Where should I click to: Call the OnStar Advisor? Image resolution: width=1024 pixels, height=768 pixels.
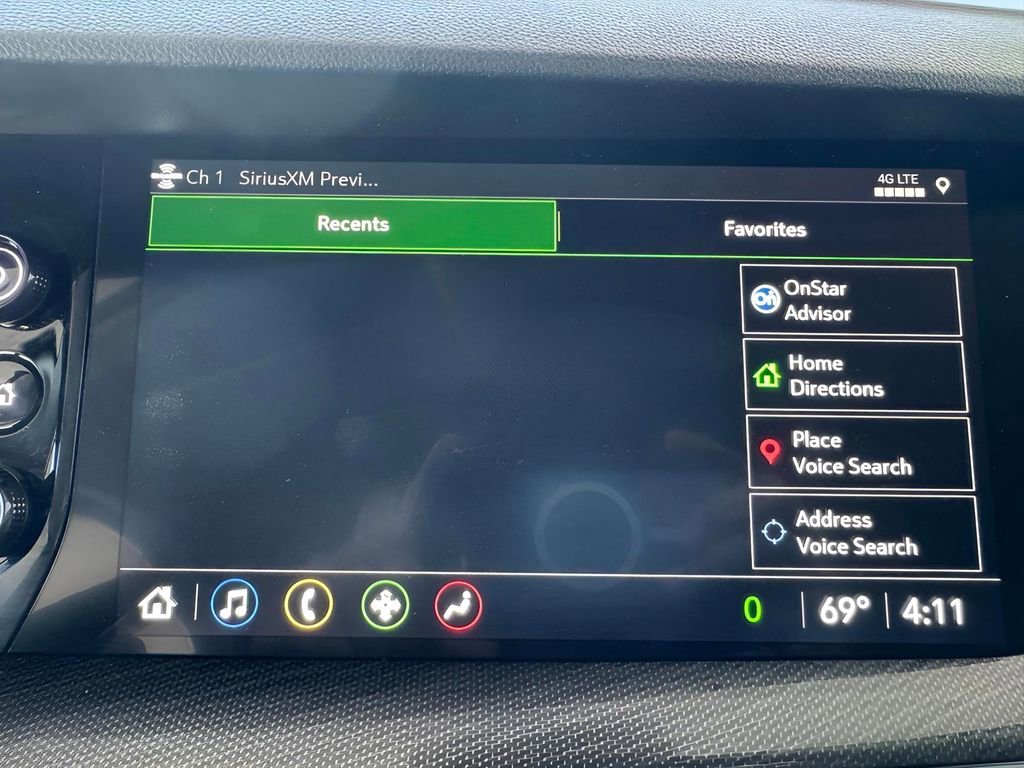851,300
